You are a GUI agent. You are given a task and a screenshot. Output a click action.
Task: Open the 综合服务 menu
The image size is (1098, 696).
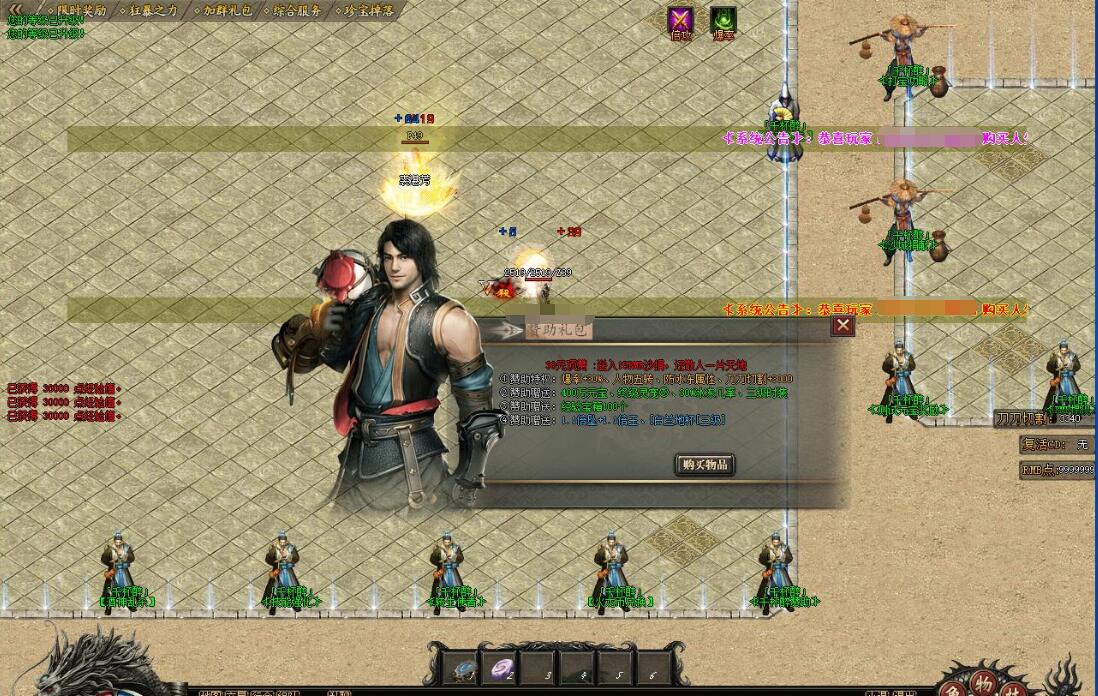[x=297, y=10]
